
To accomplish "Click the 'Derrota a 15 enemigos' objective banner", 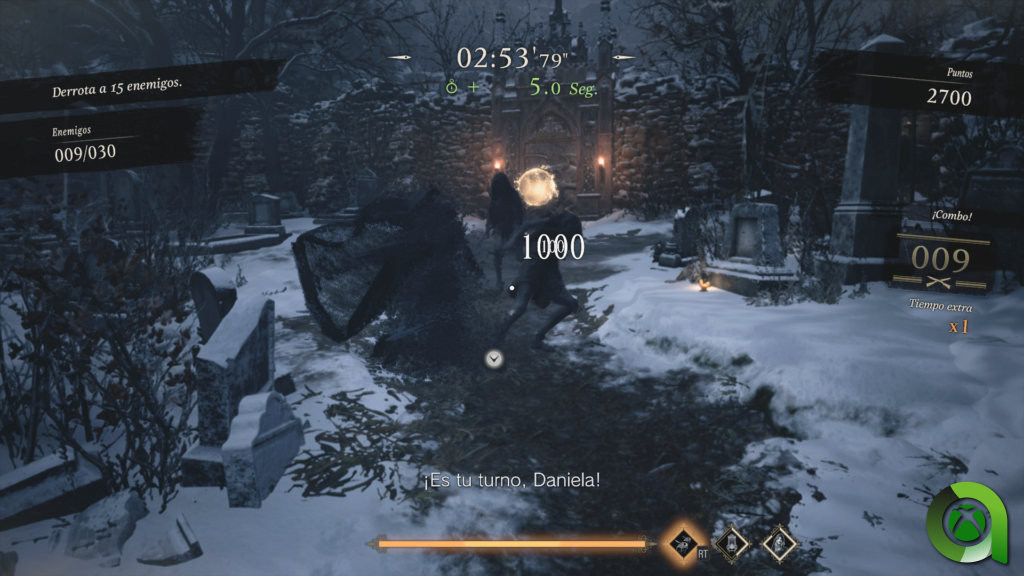I will pos(117,88).
